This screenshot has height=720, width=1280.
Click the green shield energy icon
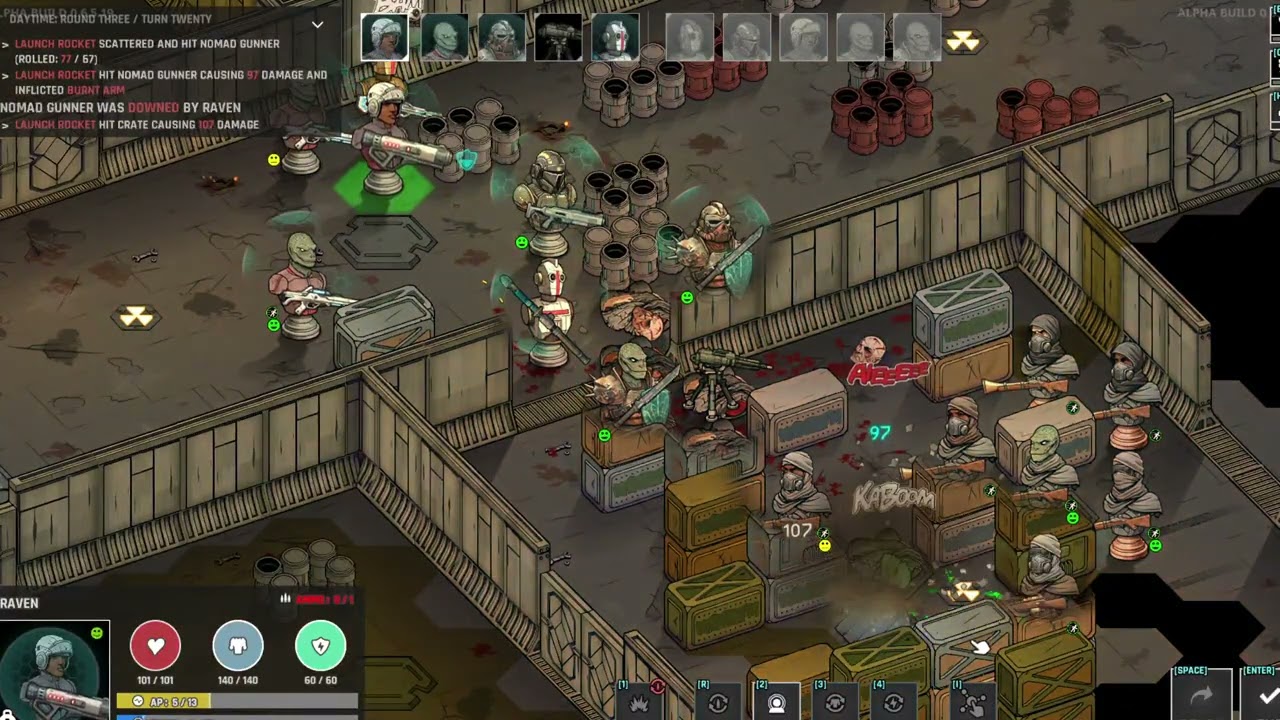[320, 646]
